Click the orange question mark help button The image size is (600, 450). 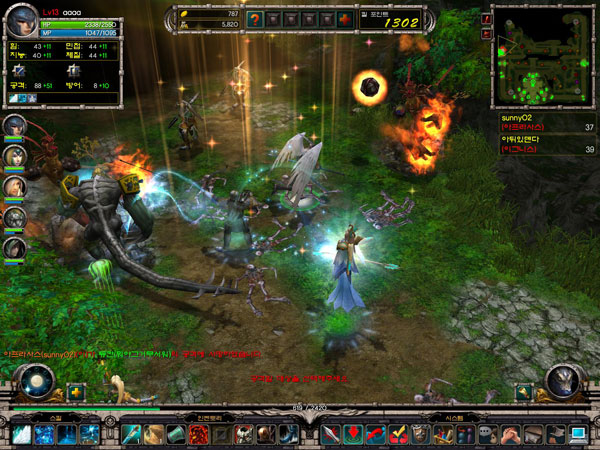click(255, 19)
